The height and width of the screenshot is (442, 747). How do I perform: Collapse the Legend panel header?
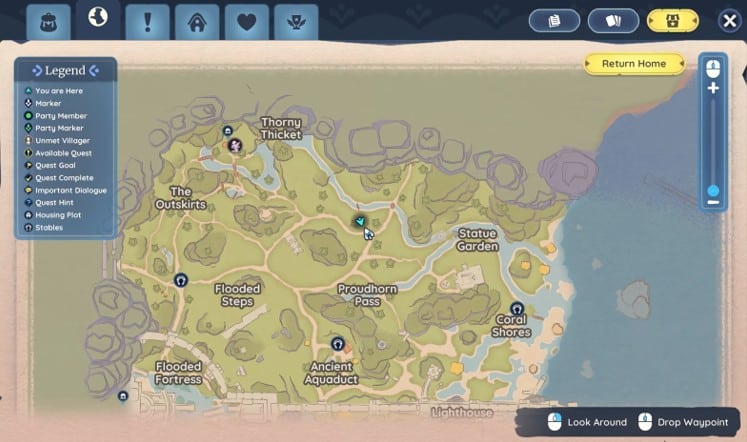65,71
